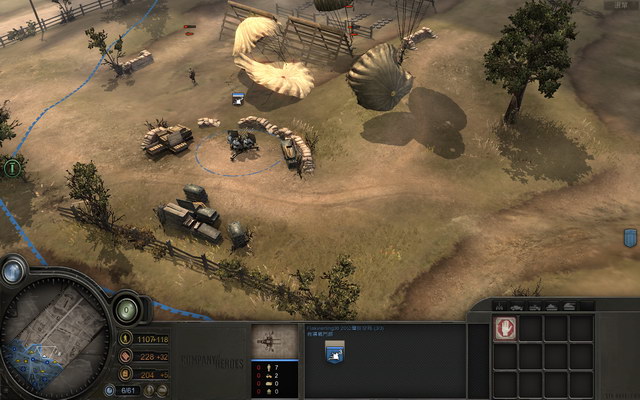Click the blue shield tab on right edge

(x=630, y=237)
